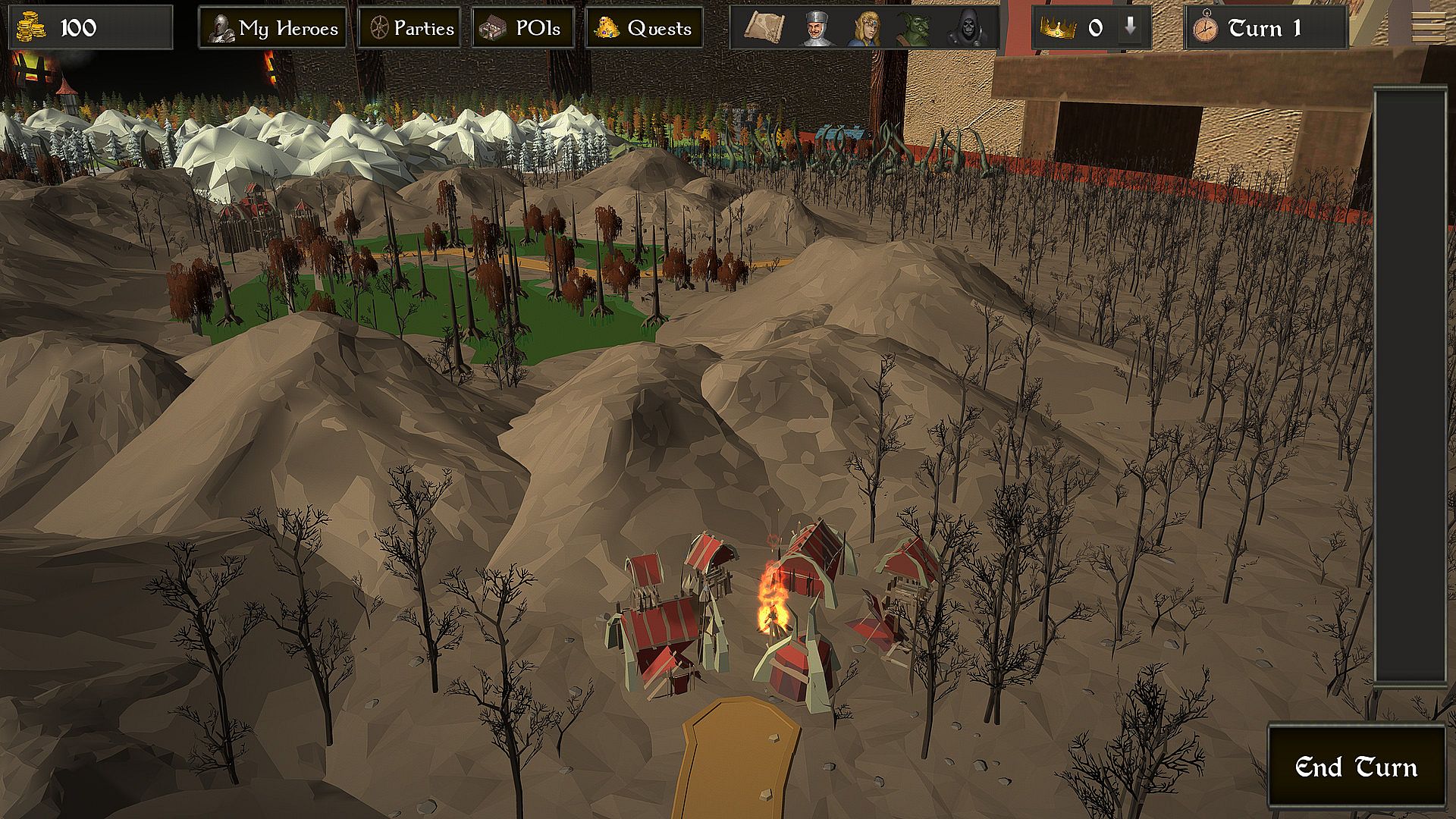1456x819 pixels.
Task: Click the down arrow beside the crown counter
Action: (1131, 27)
